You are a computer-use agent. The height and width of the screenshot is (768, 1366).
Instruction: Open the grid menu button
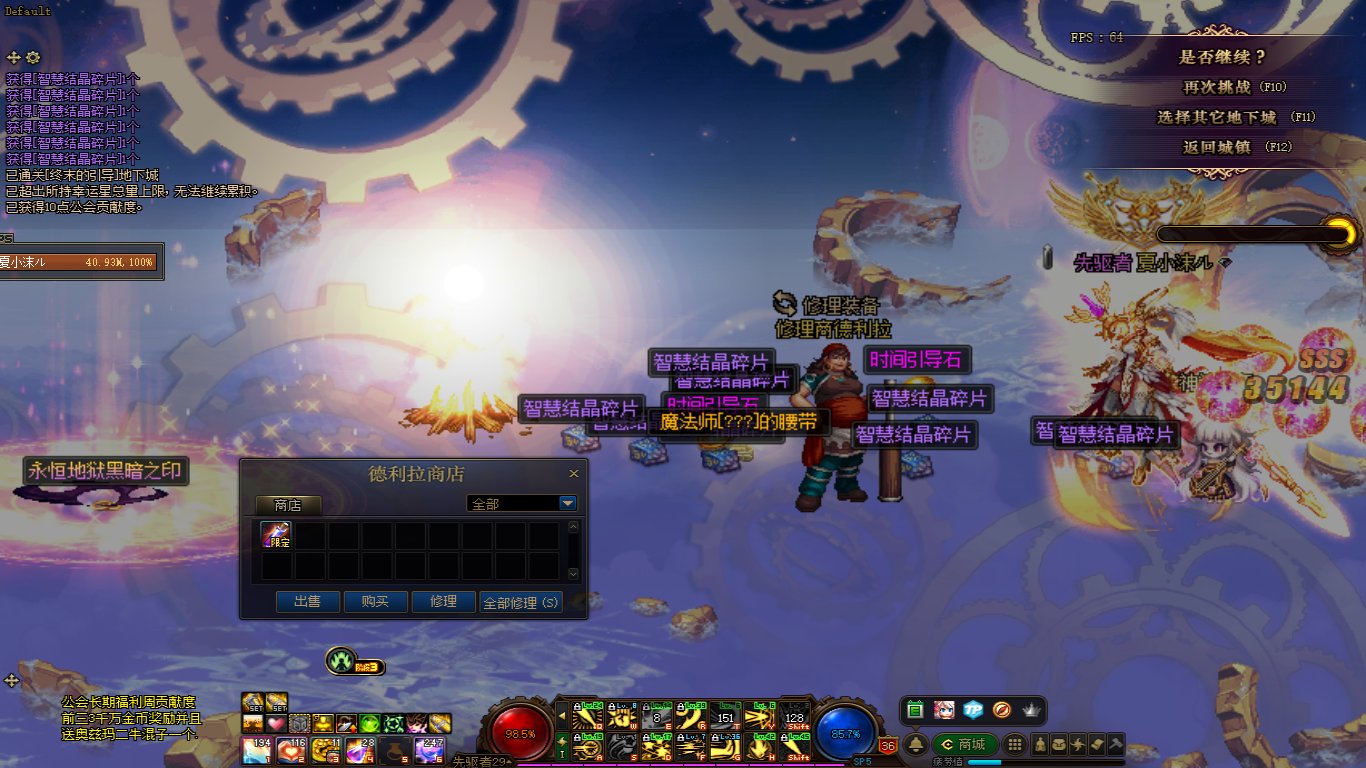1014,744
